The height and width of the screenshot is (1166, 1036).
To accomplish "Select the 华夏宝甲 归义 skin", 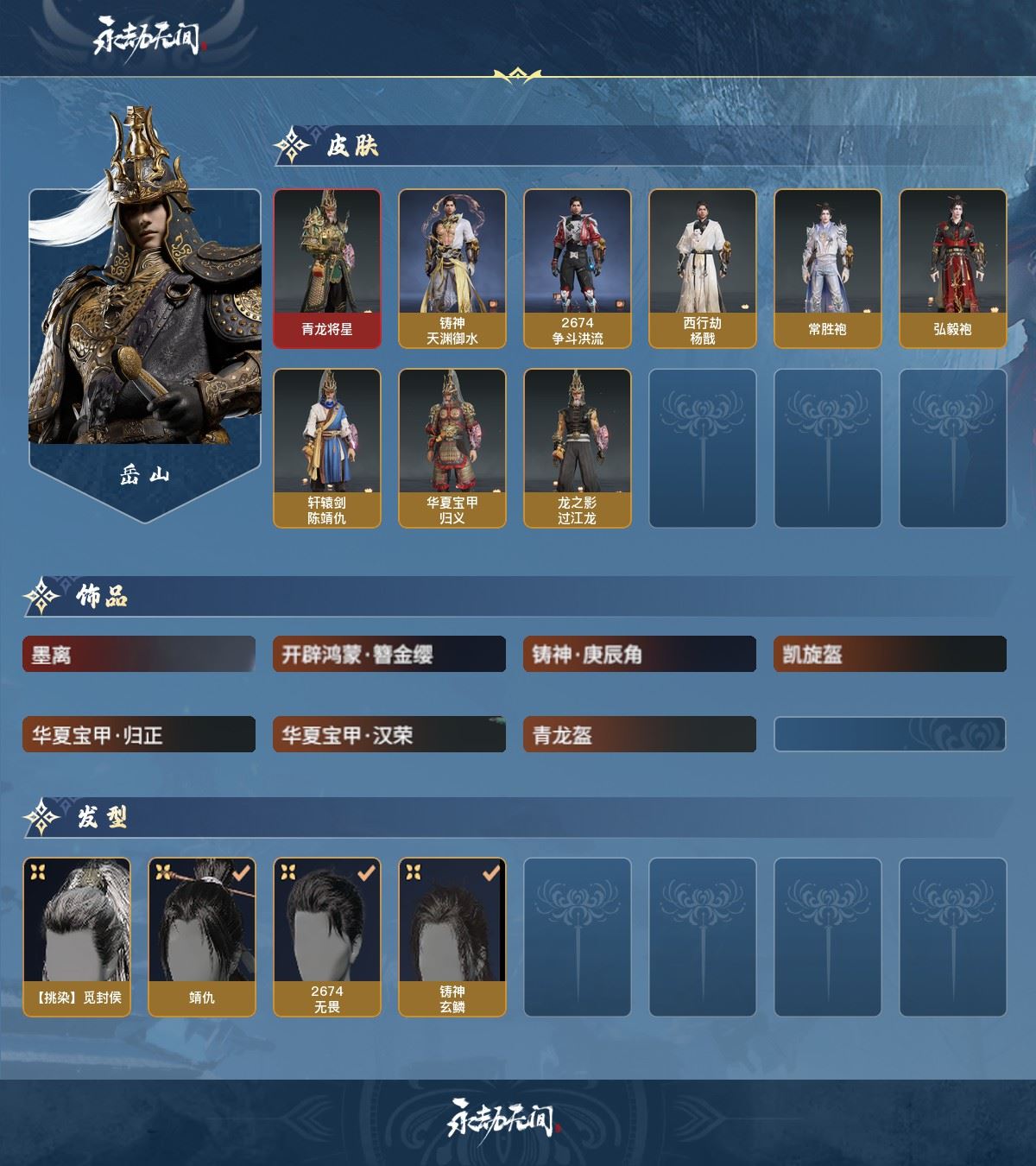I will (x=452, y=447).
